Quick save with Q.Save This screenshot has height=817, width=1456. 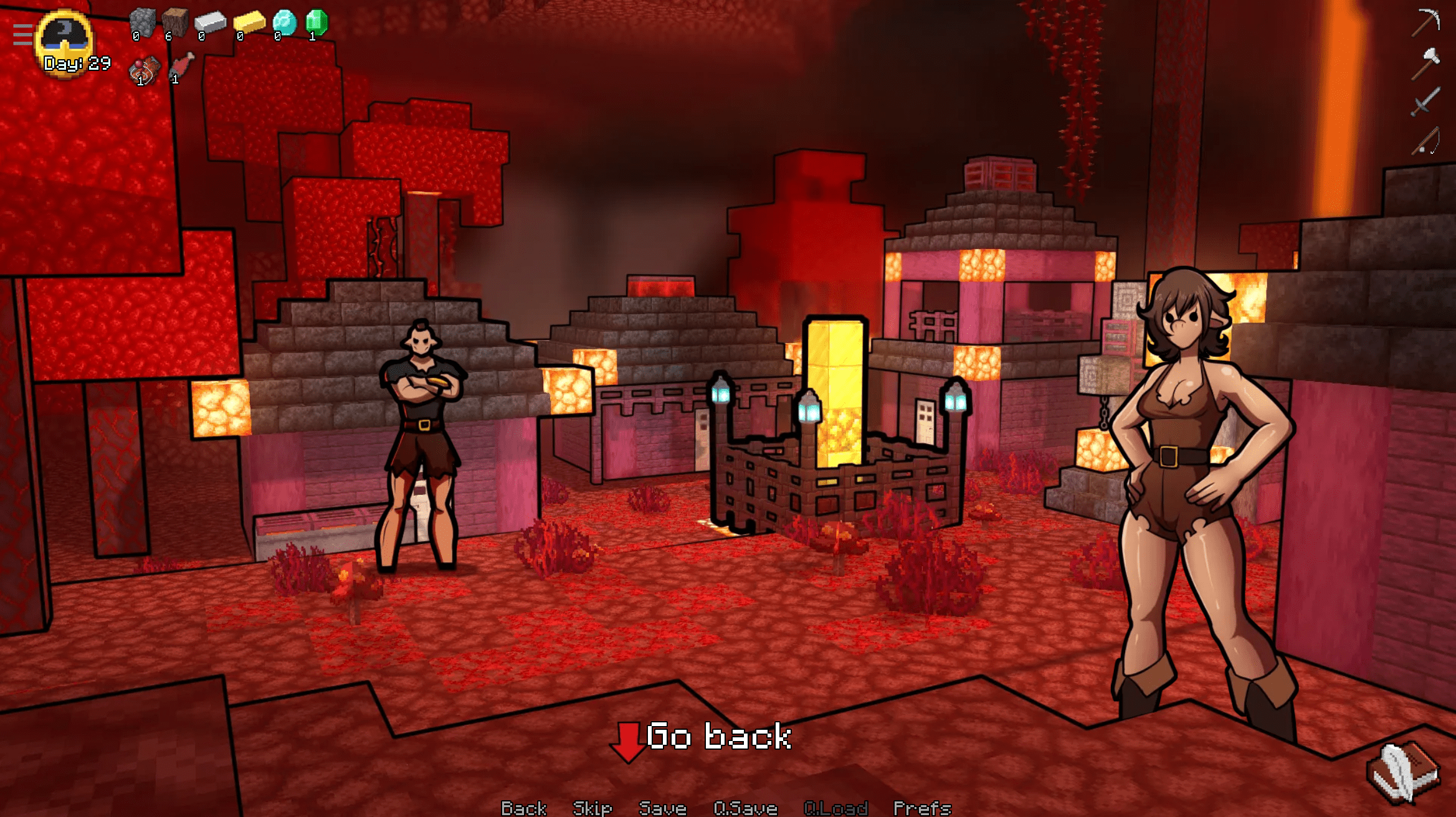[x=745, y=808]
